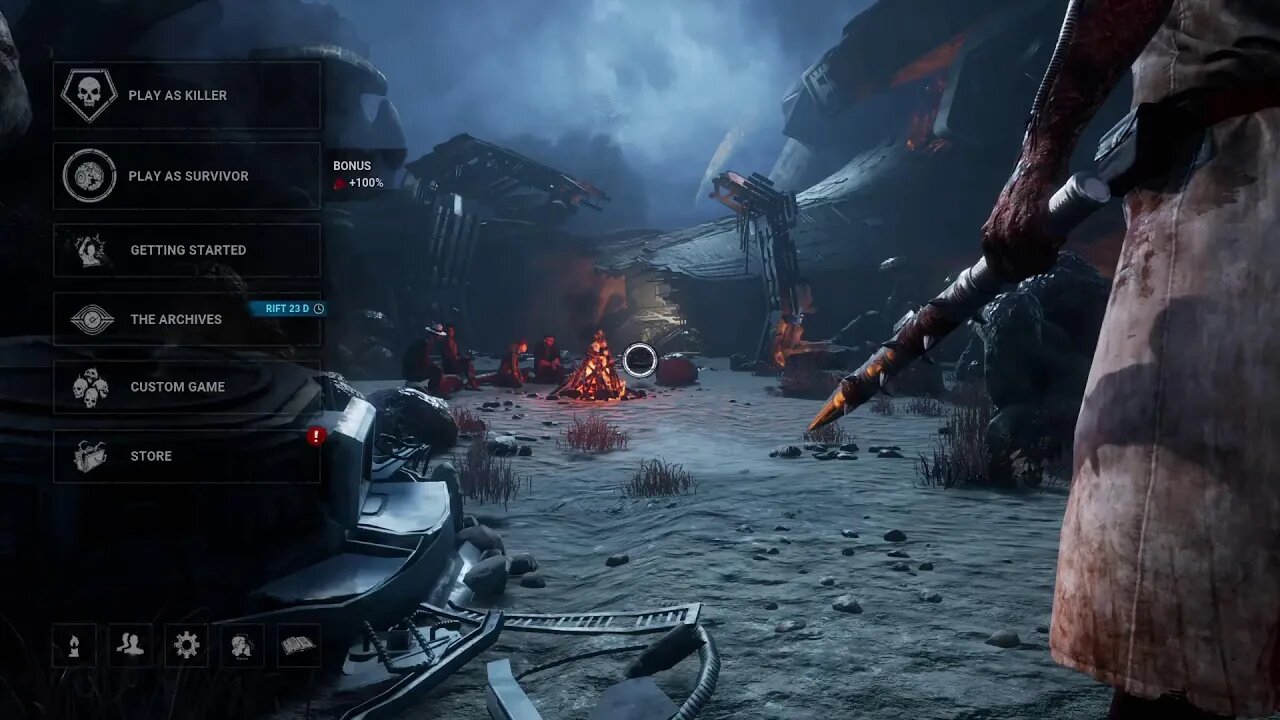1280x720 pixels.
Task: Select Play as Killer
Action: pos(187,95)
